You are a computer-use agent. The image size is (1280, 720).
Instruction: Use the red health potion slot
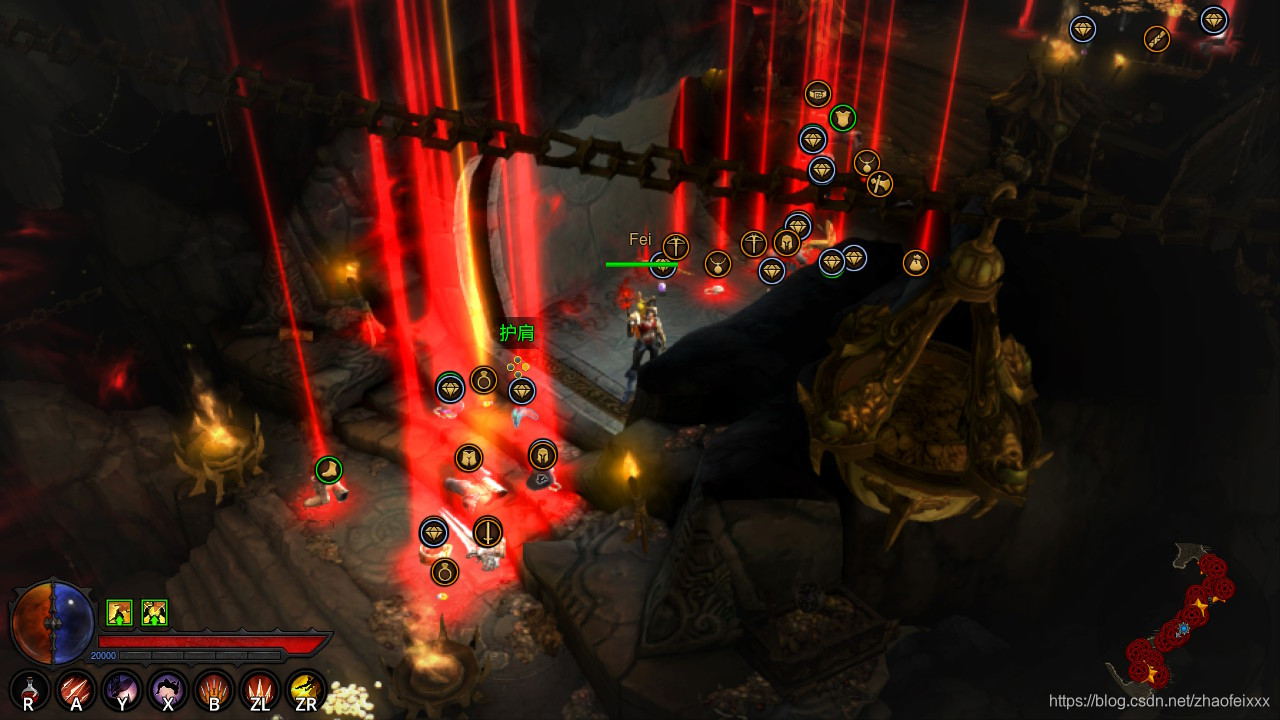click(x=30, y=689)
